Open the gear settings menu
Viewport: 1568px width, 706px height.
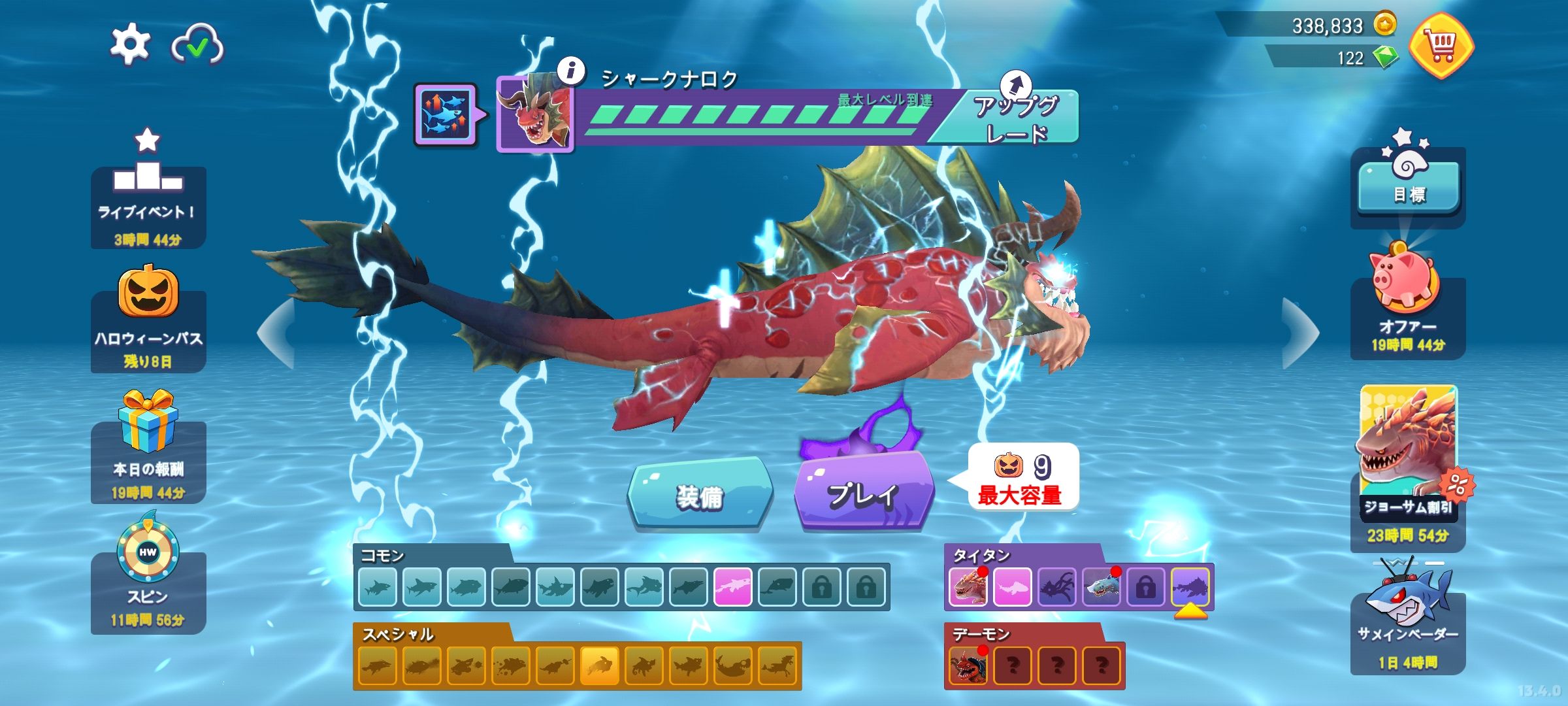pos(129,44)
